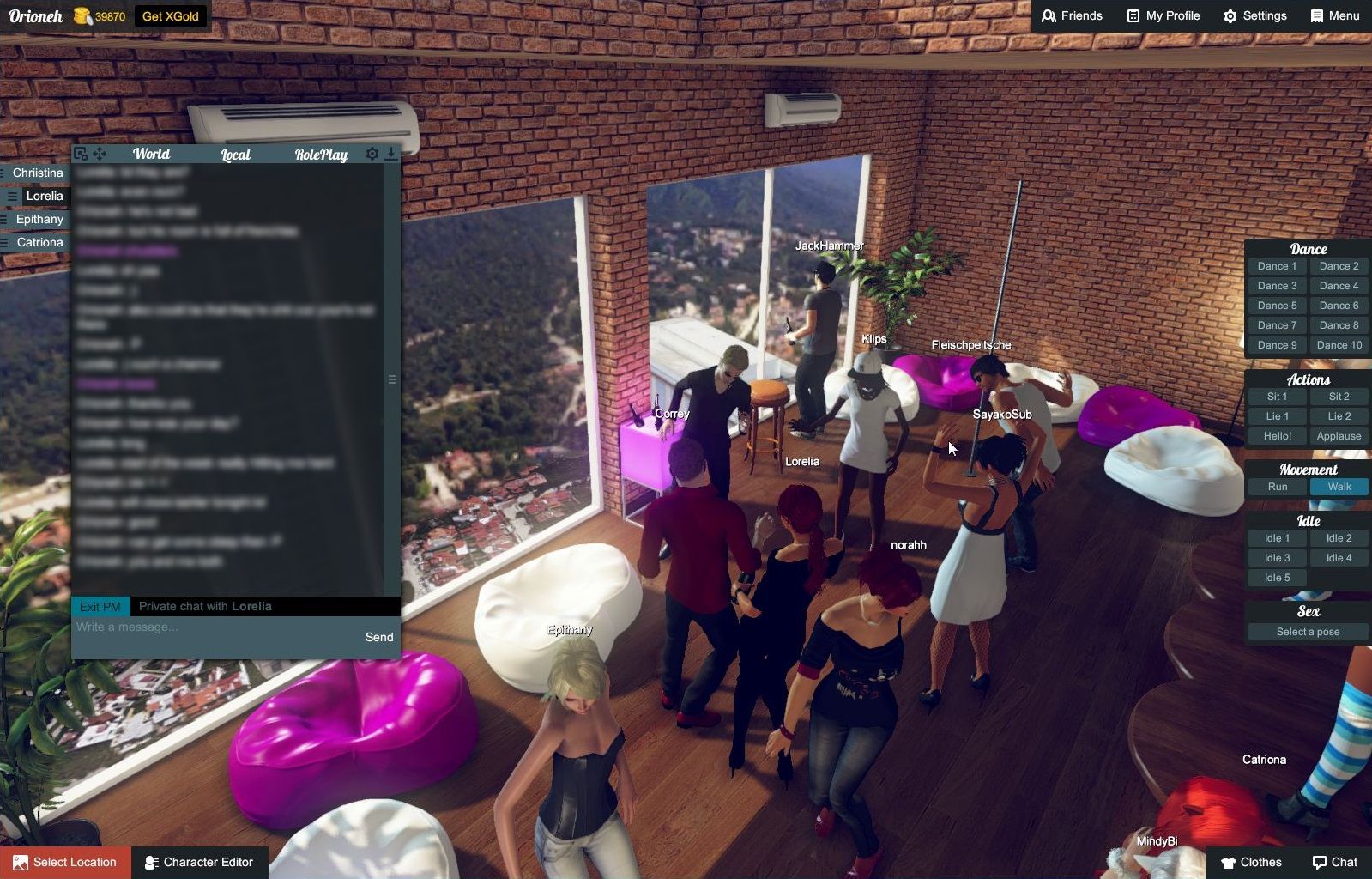1372x879 pixels.
Task: Open the private chat tab with Catriona
Action: [x=39, y=242]
